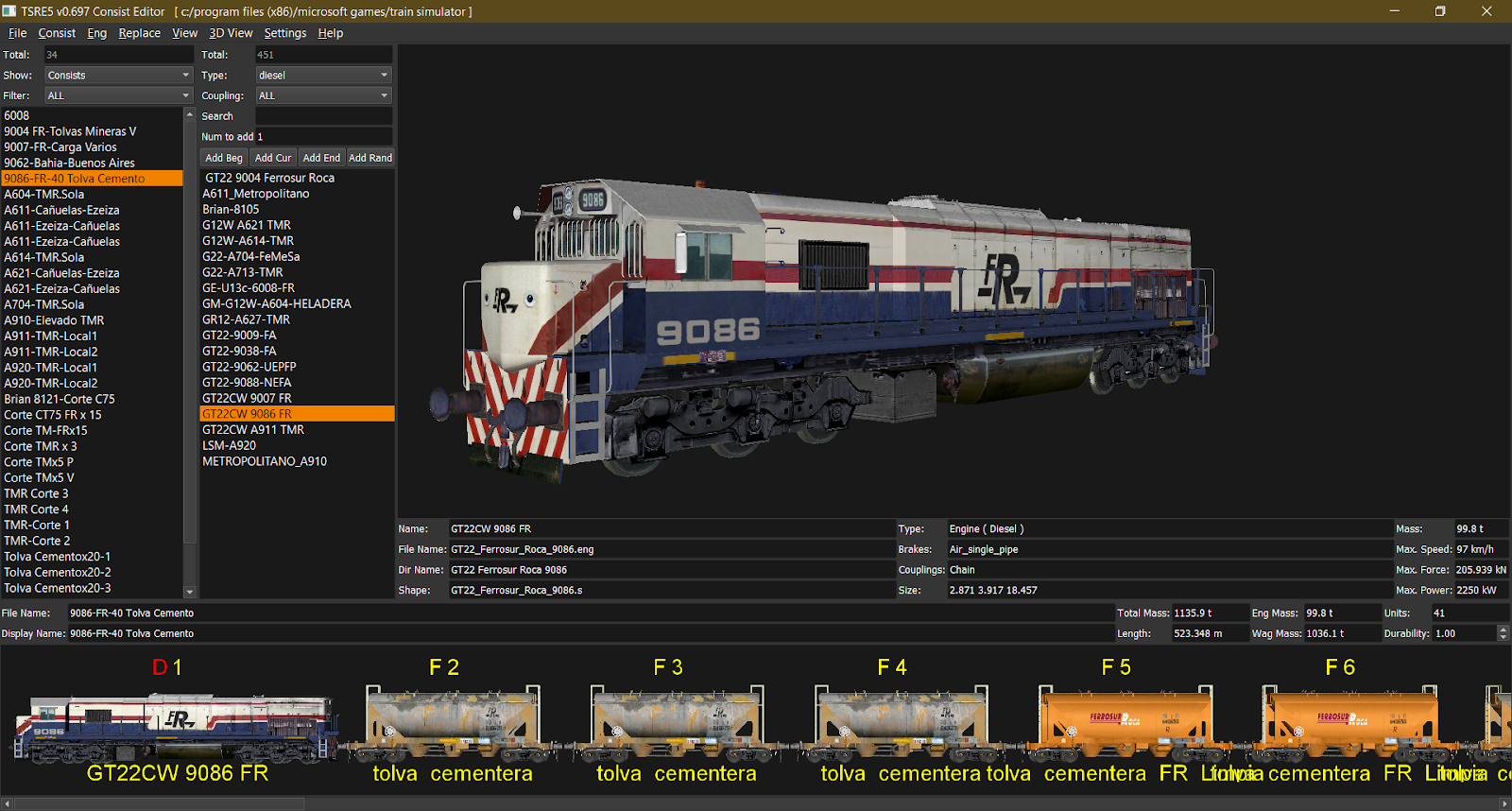This screenshot has width=1512, height=811.
Task: Open the Consist menu
Action: [56, 32]
